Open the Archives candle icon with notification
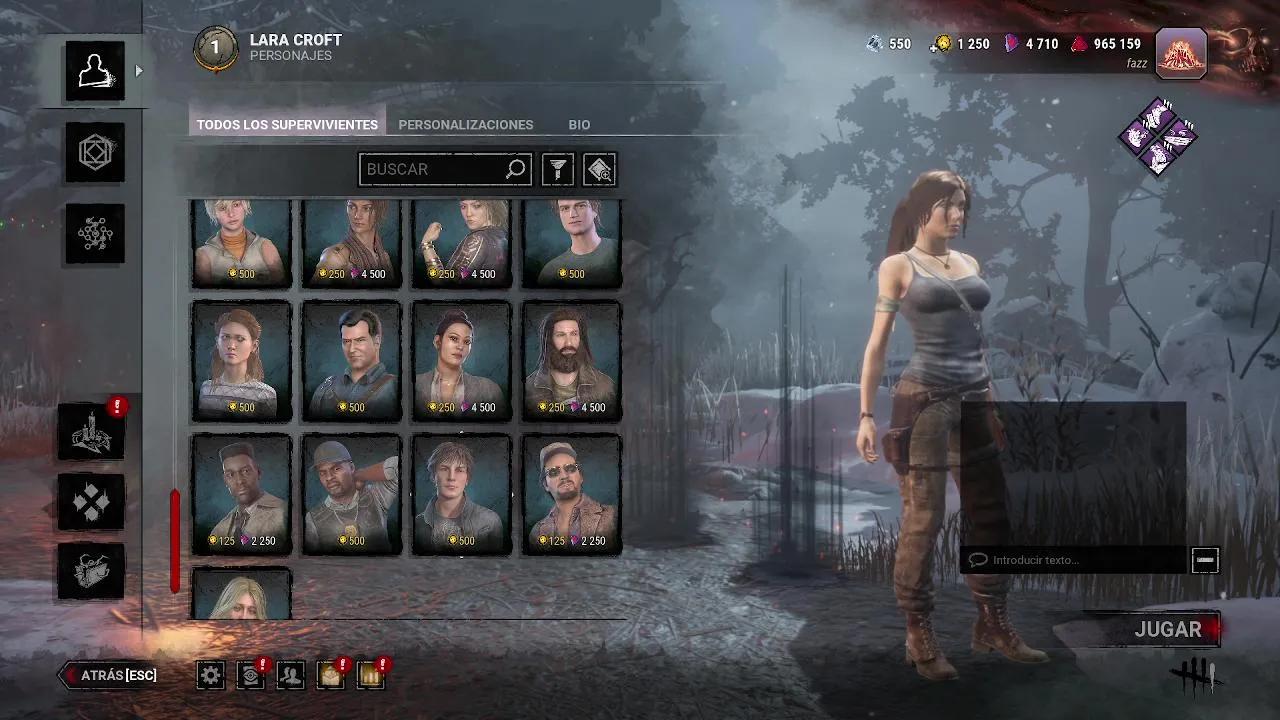The height and width of the screenshot is (720, 1280). pos(91,432)
